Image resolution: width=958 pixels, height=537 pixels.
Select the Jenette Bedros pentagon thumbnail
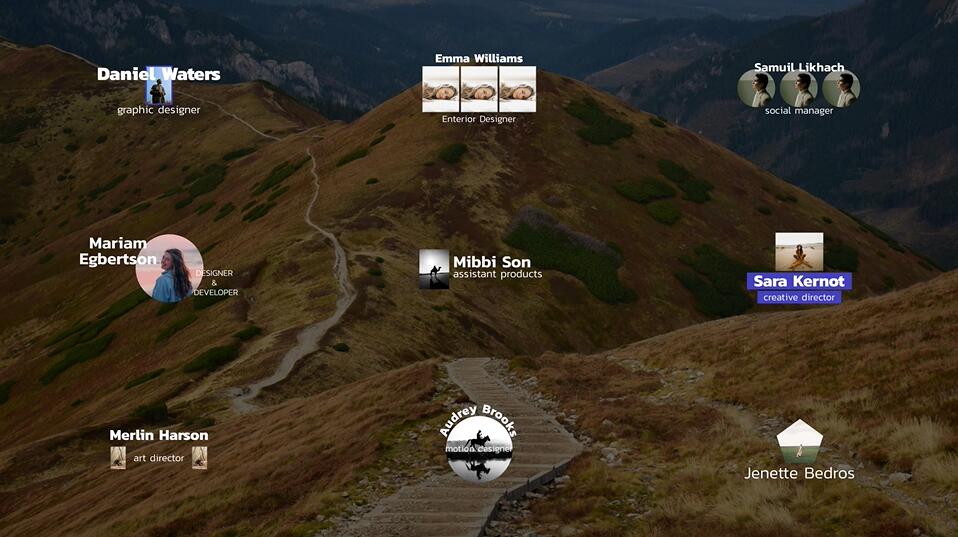click(x=799, y=443)
